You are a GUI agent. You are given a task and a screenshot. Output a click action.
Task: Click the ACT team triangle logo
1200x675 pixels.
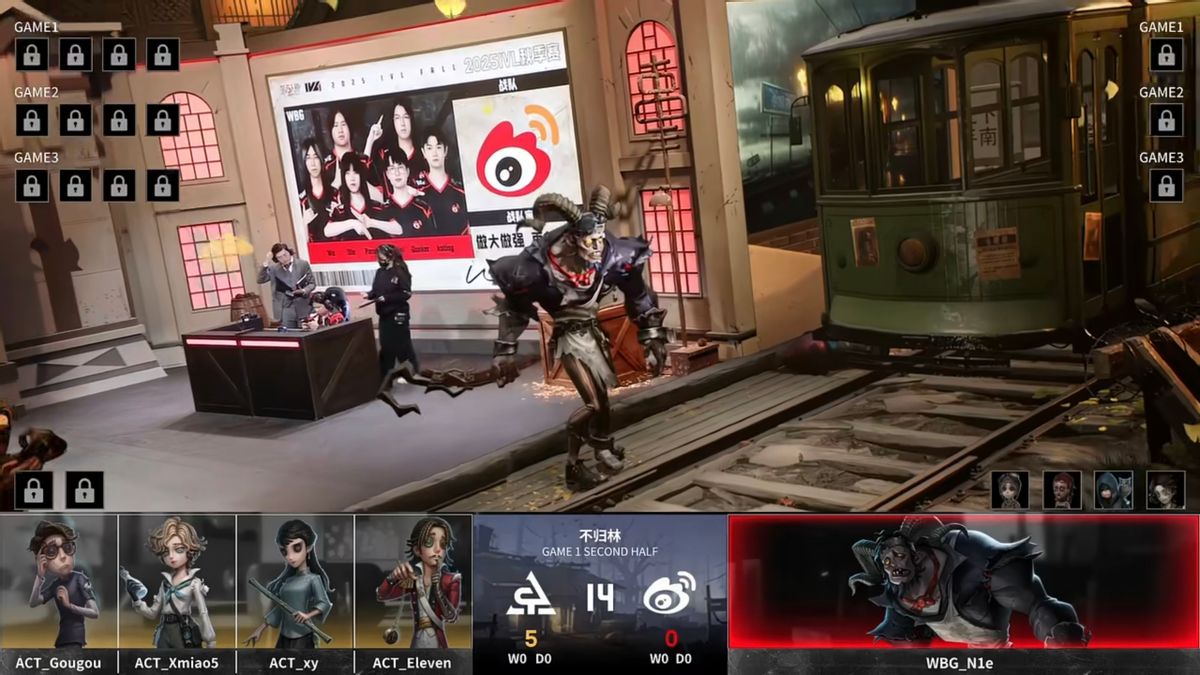530,595
